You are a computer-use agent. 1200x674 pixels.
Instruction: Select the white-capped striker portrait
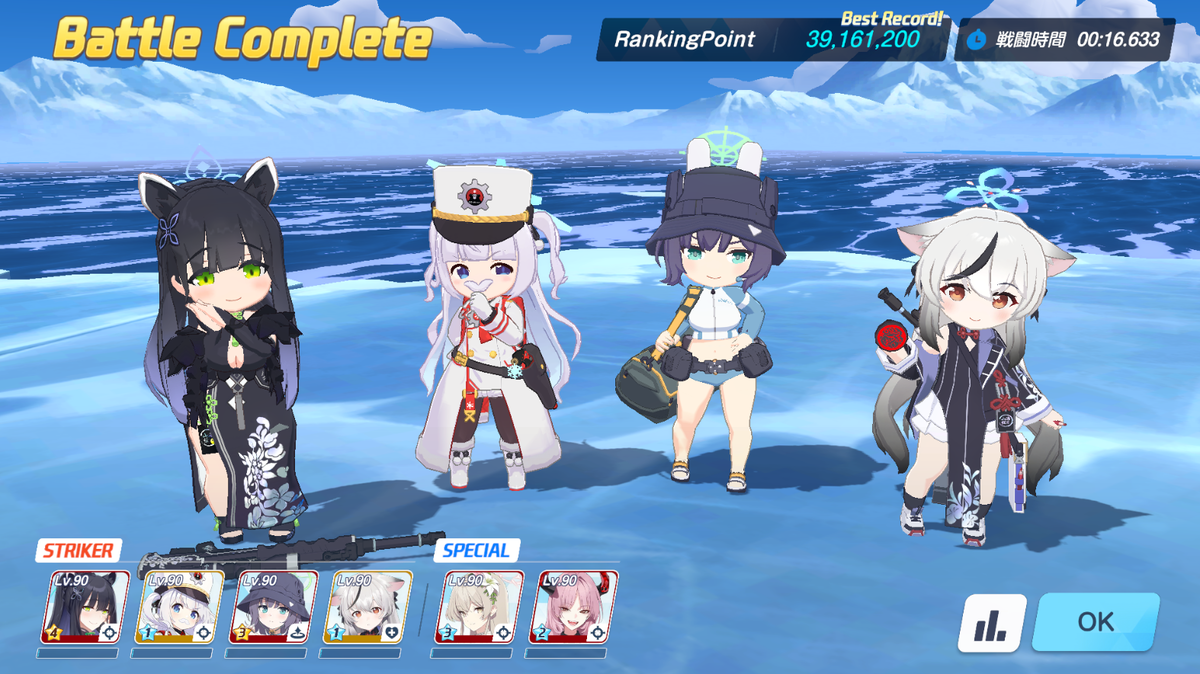coord(179,607)
